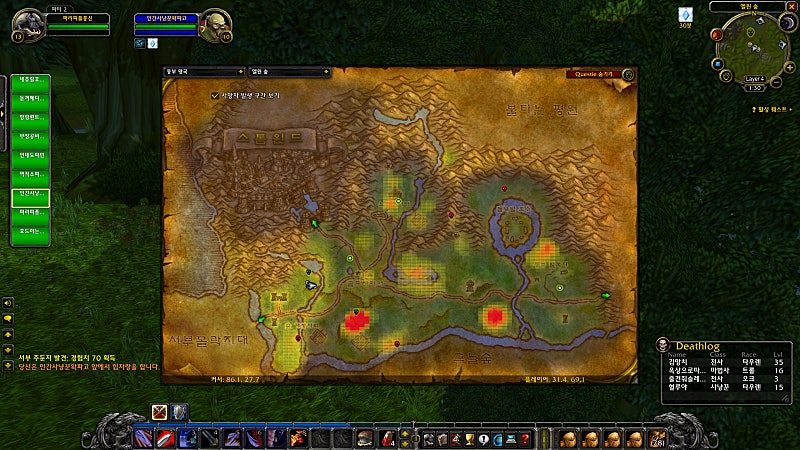This screenshot has height=450, width=800.
Task: Select the highlighted green list button
Action: tap(31, 197)
